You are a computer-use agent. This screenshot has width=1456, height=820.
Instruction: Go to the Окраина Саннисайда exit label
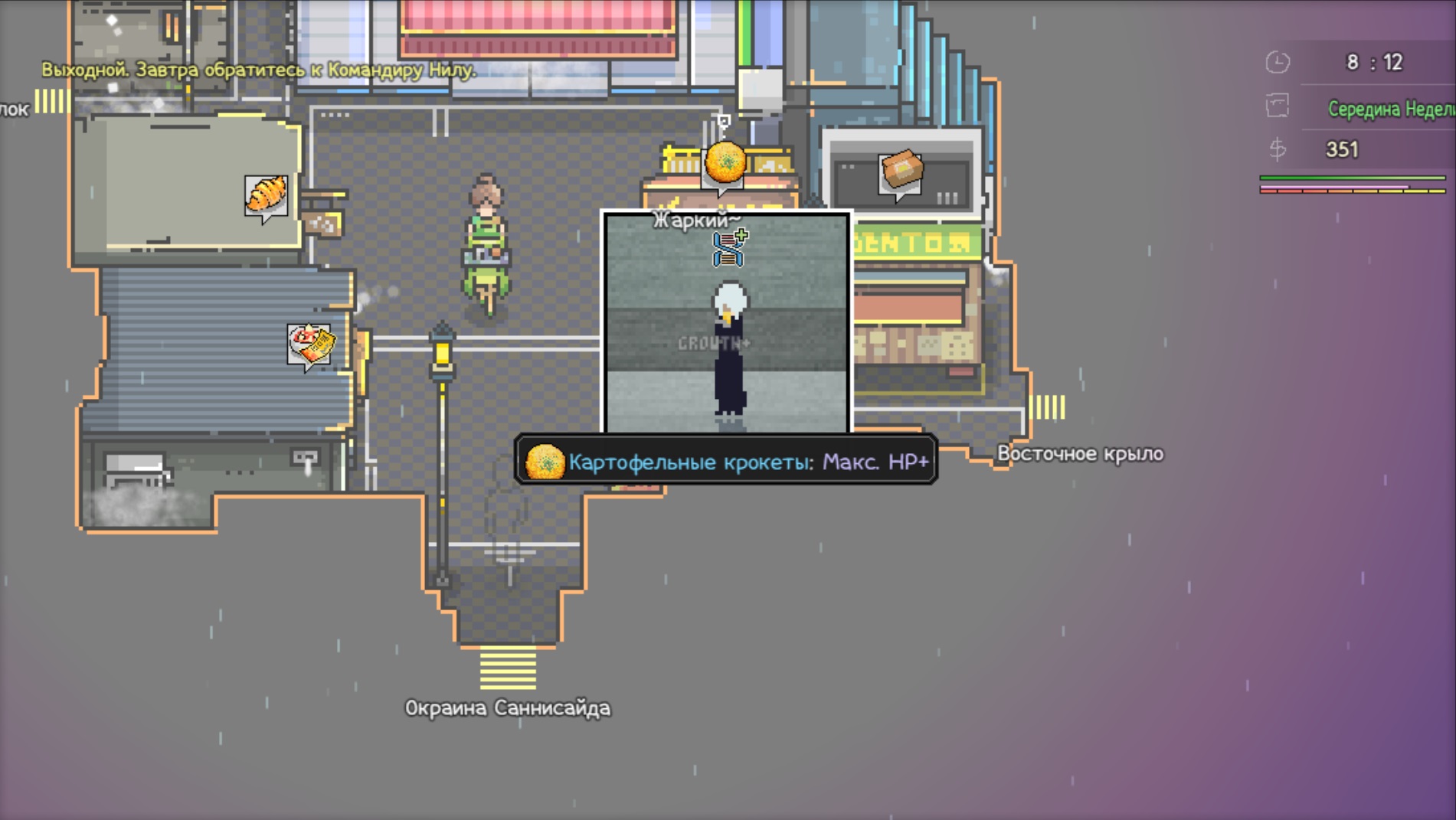pos(507,707)
